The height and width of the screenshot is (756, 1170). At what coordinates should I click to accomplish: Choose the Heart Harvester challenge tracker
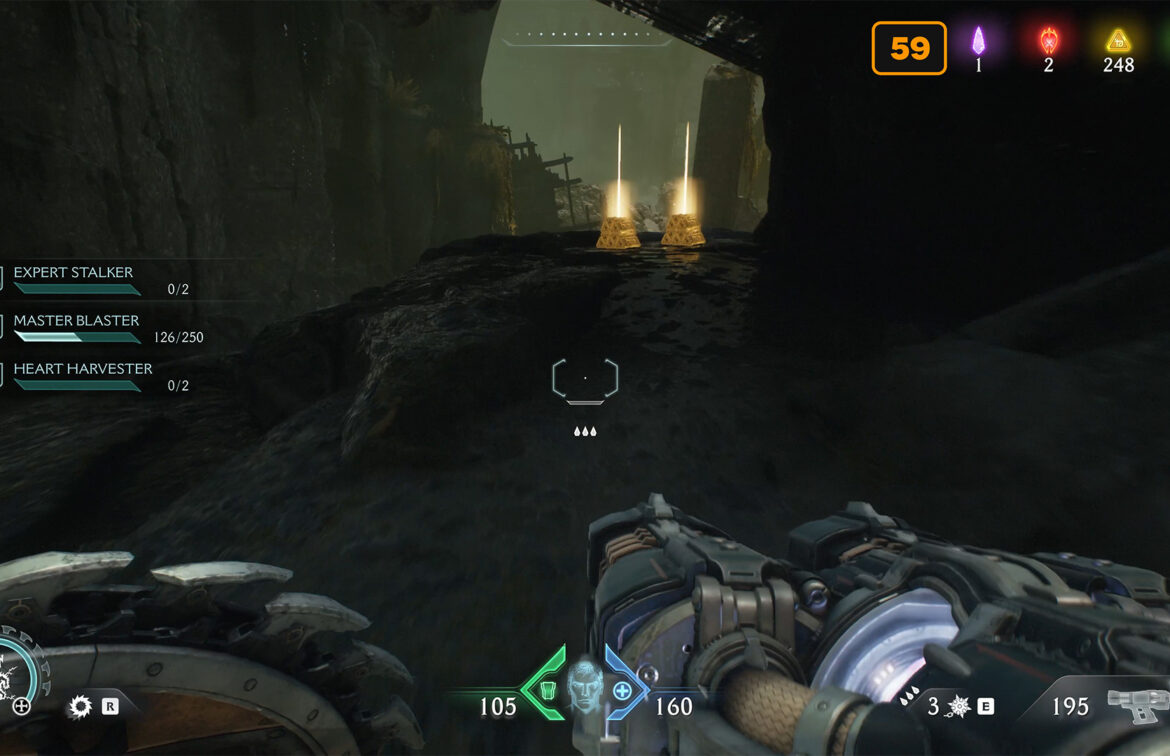(x=83, y=369)
